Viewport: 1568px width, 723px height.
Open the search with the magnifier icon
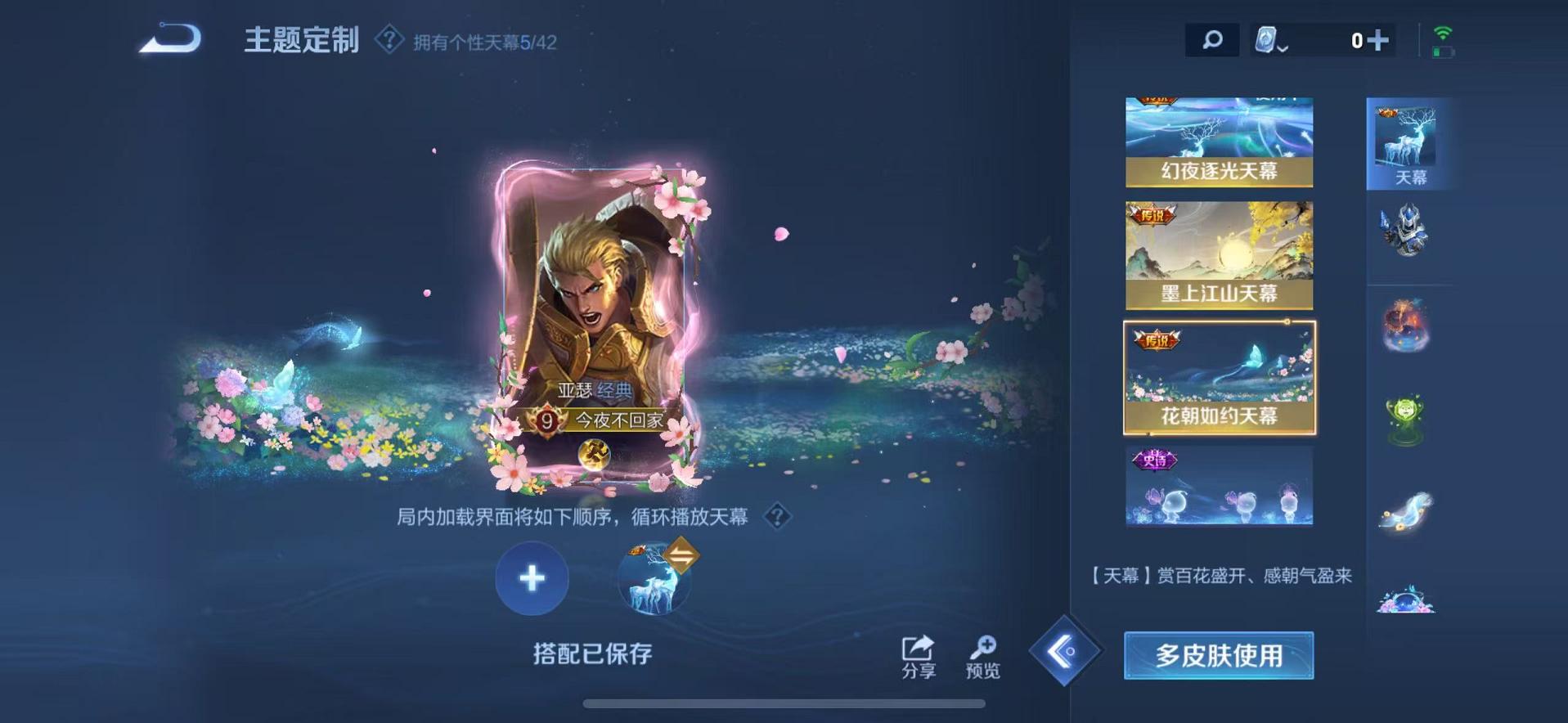(x=1212, y=38)
